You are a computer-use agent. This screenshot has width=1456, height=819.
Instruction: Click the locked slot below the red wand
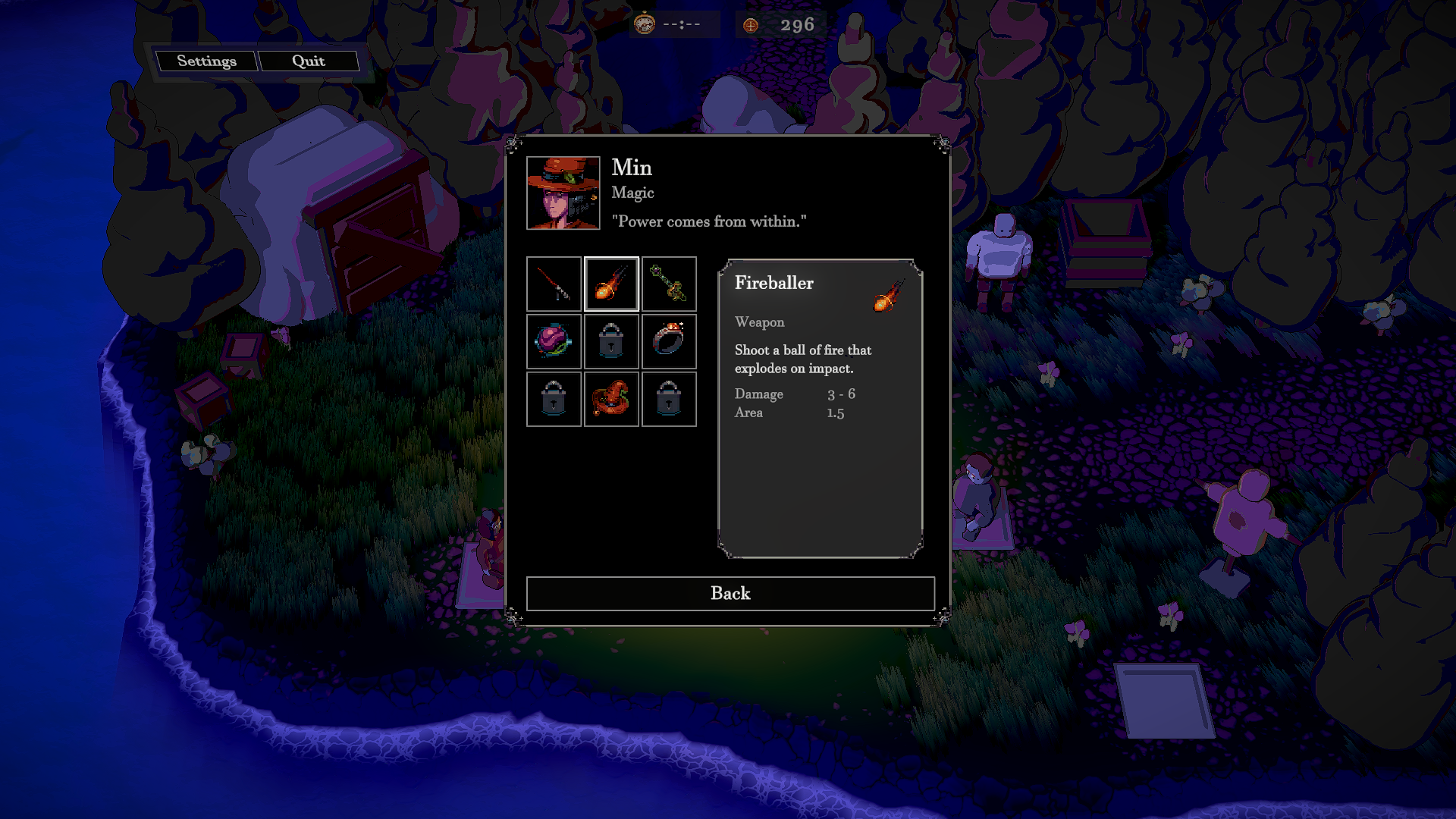611,341
